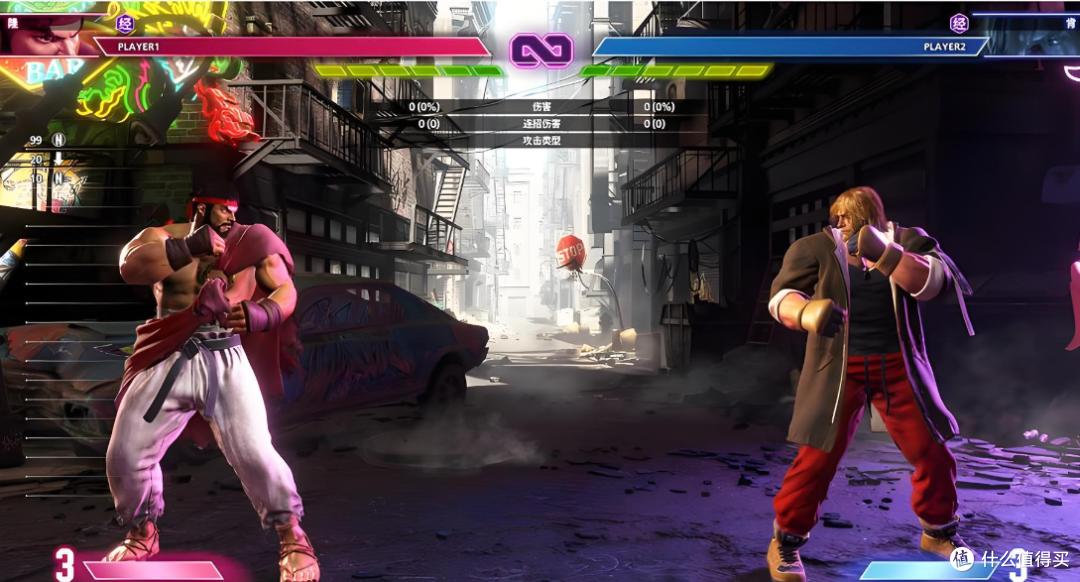Viewport: 1080px width, 582px height.
Task: Select Player 1's purple control type badge
Action: [125, 24]
